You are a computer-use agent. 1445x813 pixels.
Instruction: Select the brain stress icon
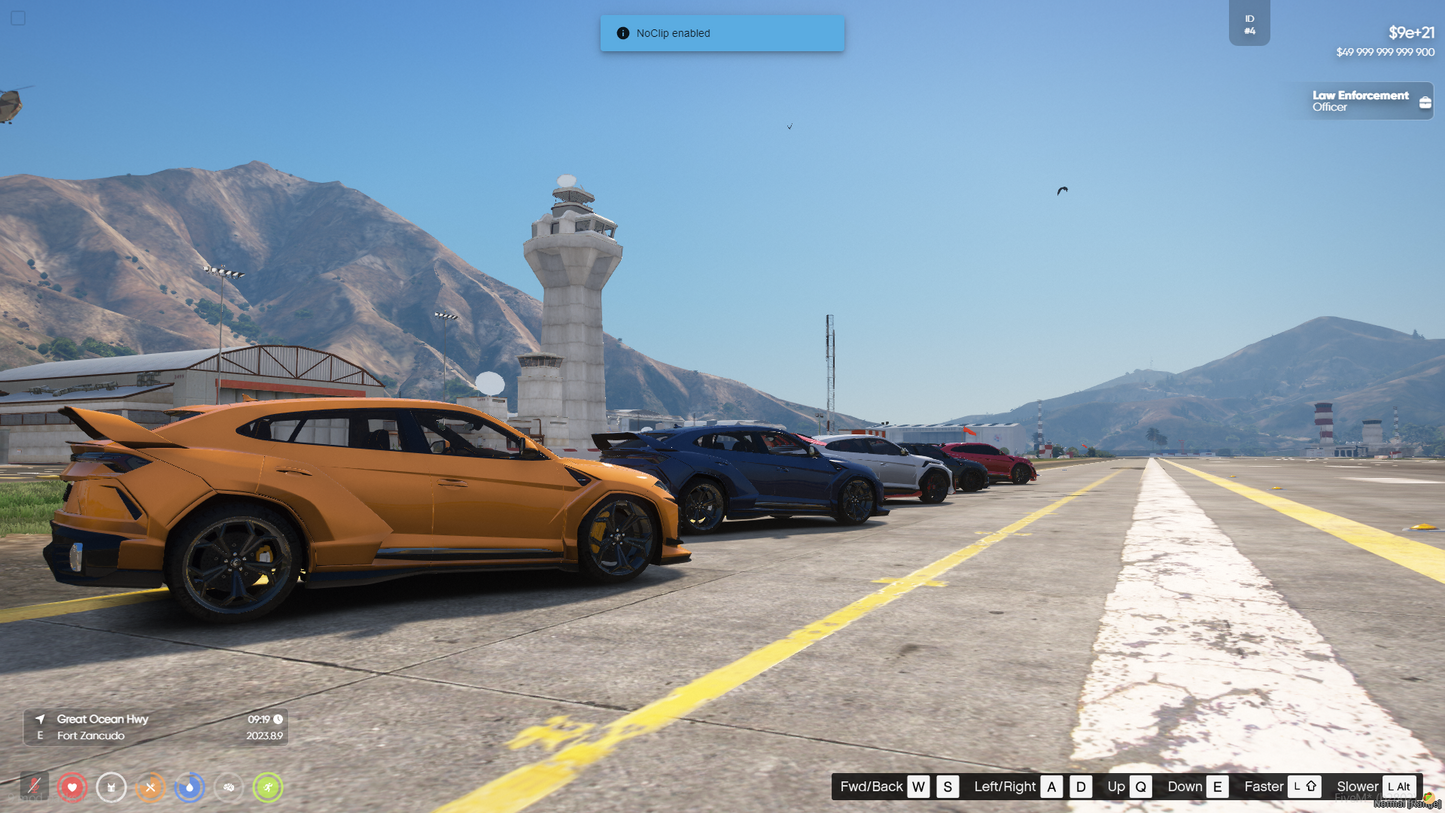[229, 788]
